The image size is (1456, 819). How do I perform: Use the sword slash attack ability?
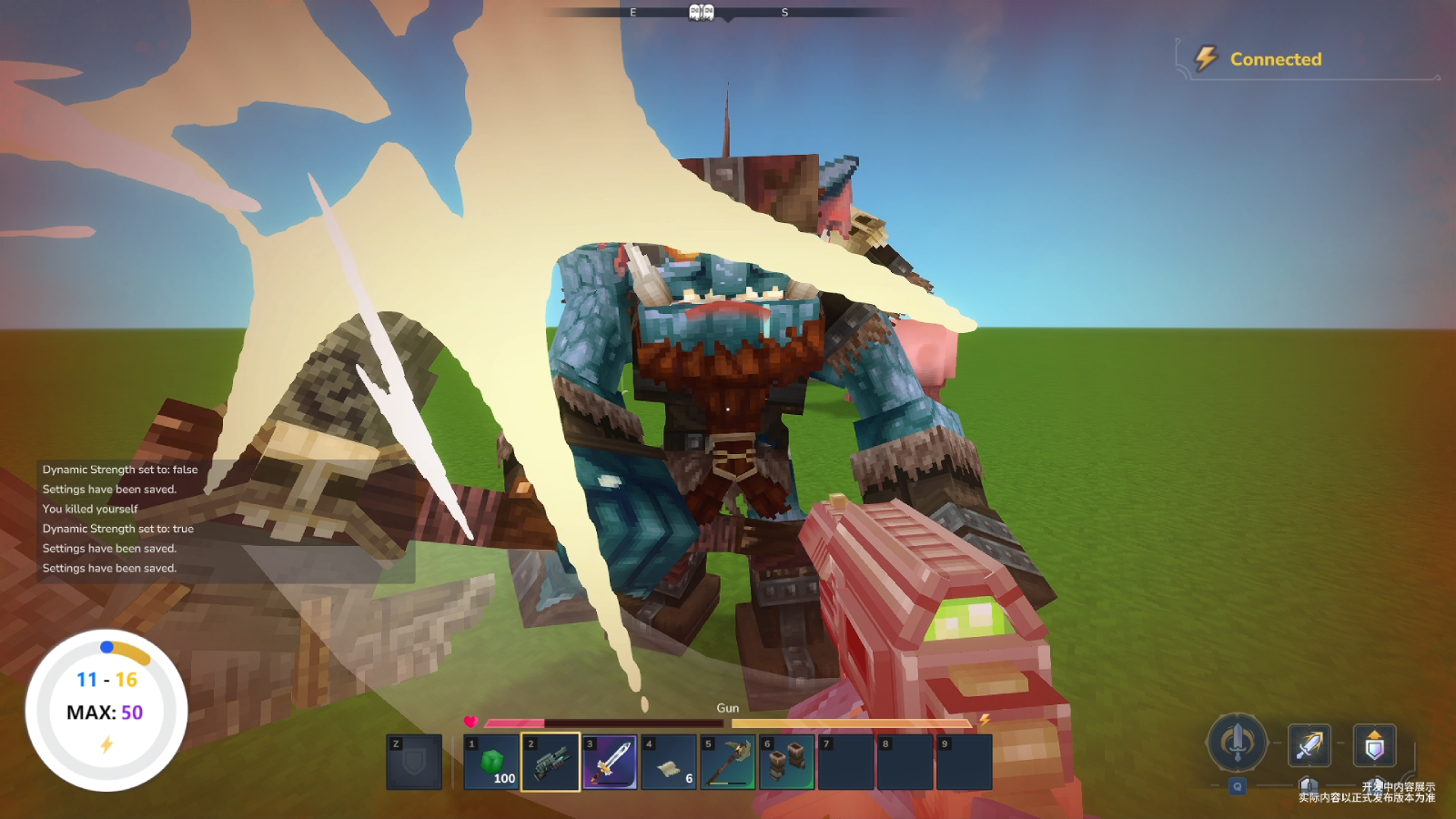(1309, 745)
